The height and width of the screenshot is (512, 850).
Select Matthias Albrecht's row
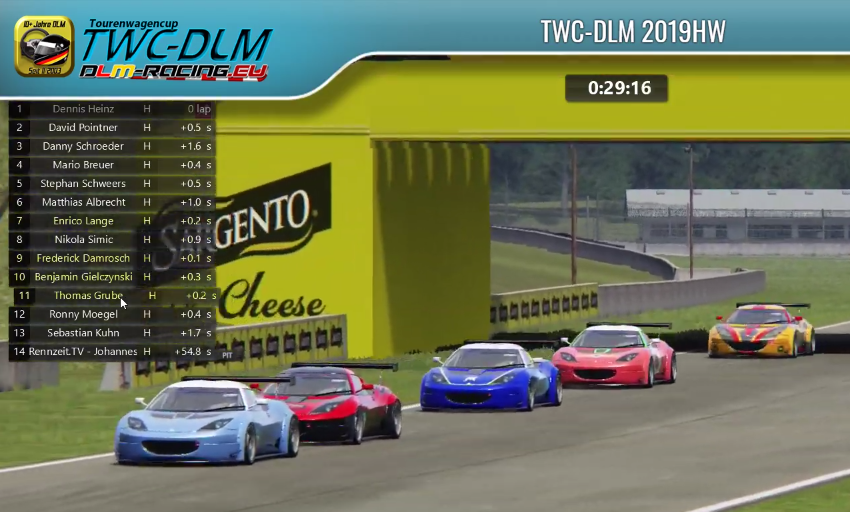coord(83,202)
